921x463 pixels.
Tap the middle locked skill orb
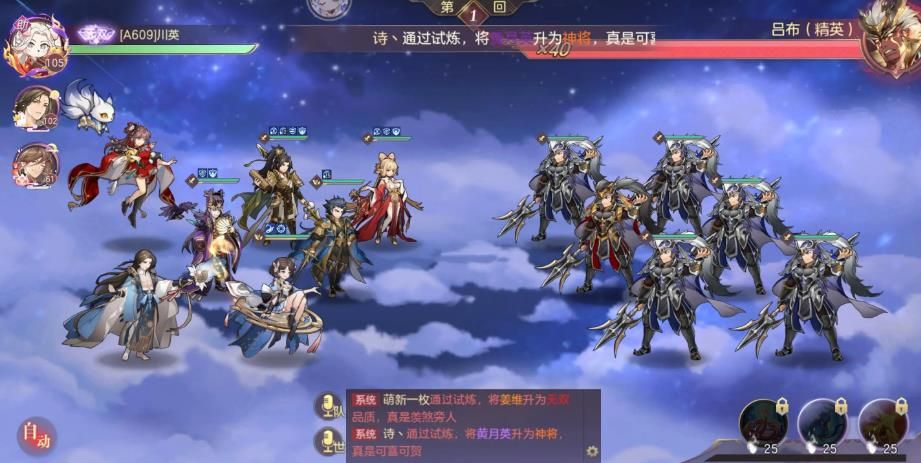click(822, 423)
